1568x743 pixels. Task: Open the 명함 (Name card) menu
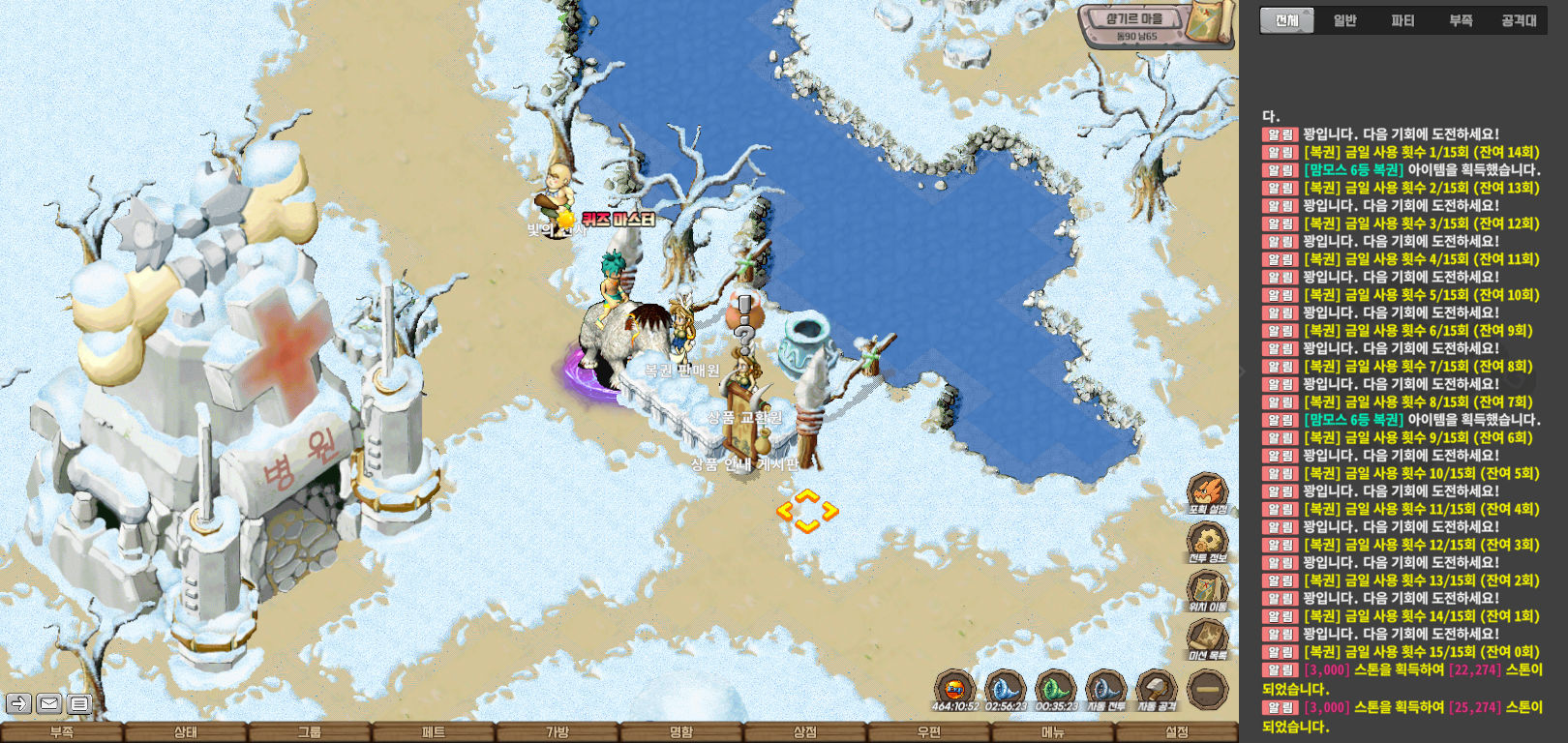click(x=681, y=732)
